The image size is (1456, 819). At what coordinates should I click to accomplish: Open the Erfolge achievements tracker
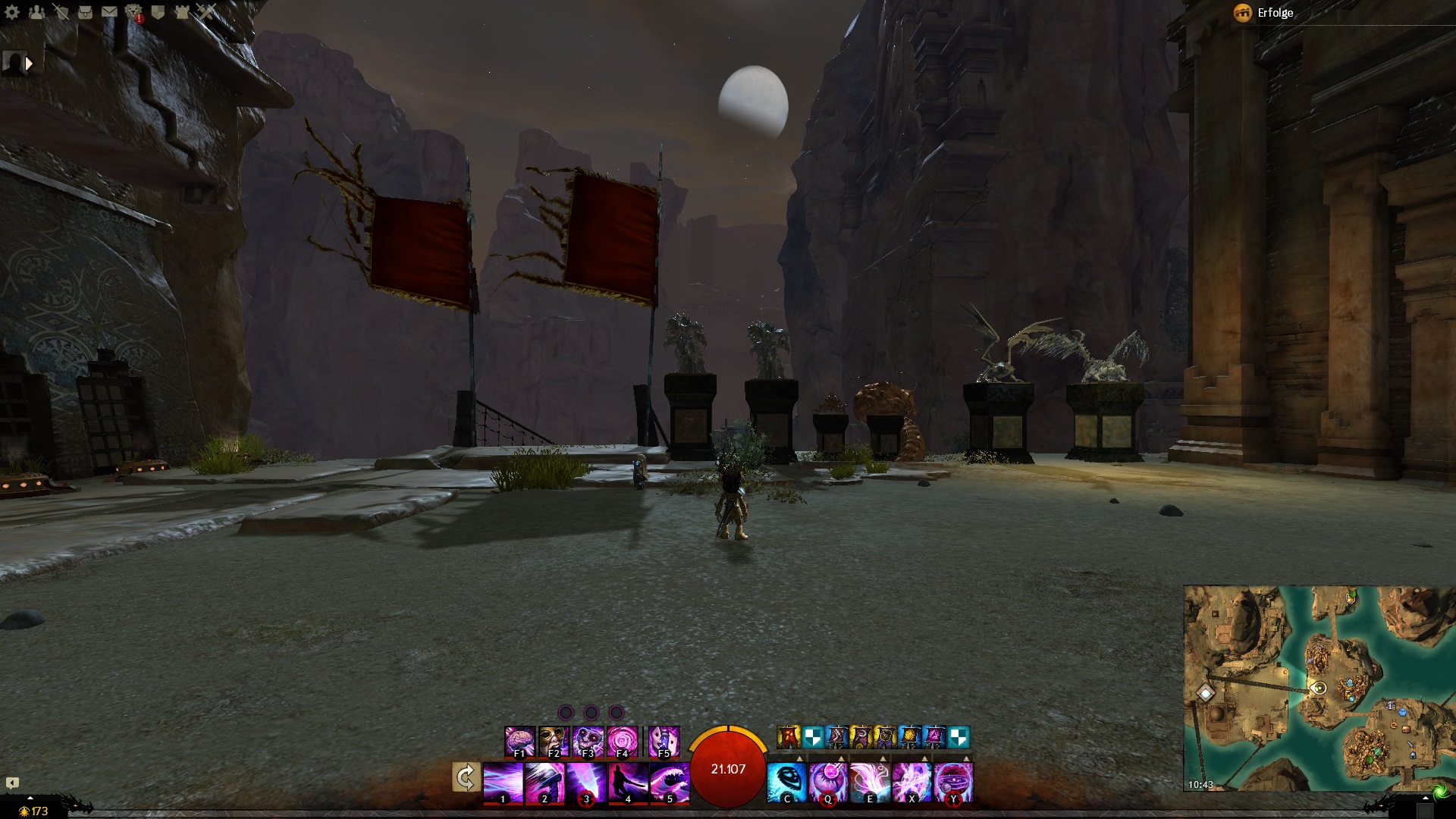coord(1265,13)
